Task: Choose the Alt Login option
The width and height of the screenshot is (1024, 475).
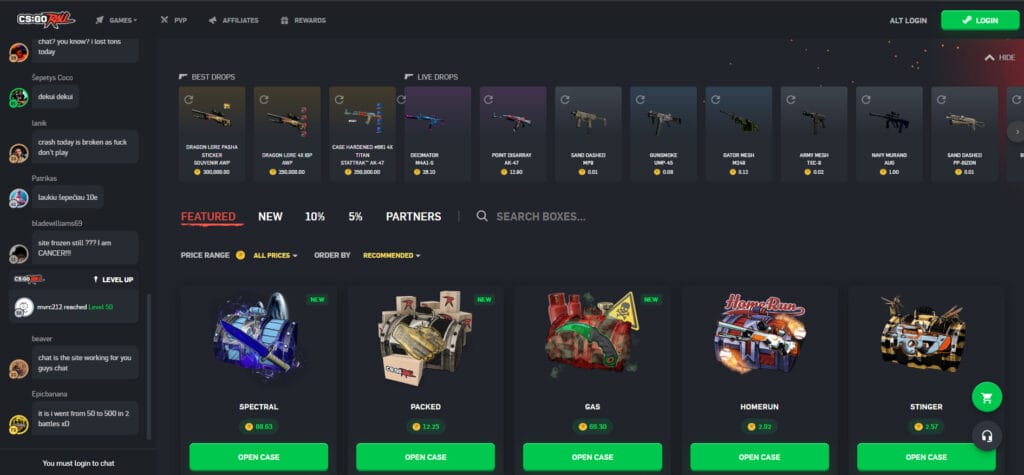Action: pos(908,20)
